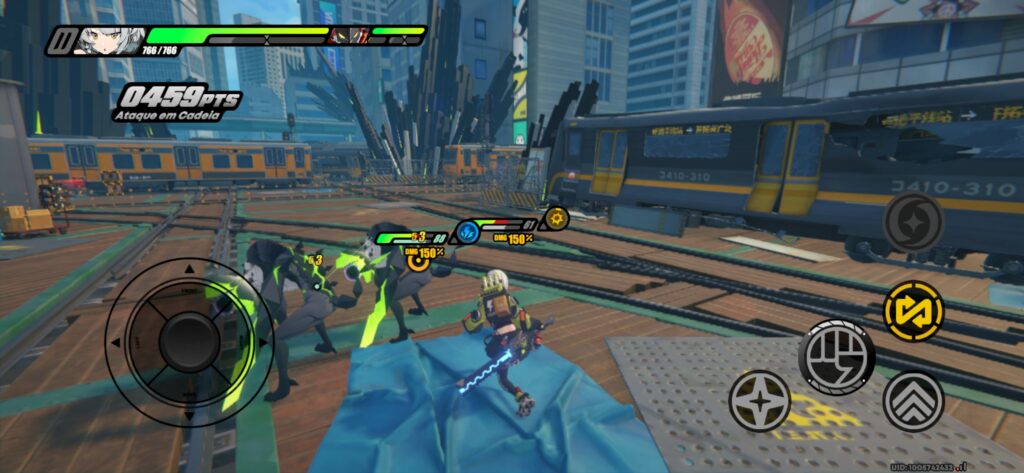The height and width of the screenshot is (473, 1024).
Task: Use the four-point star special attack
Action: tap(760, 400)
